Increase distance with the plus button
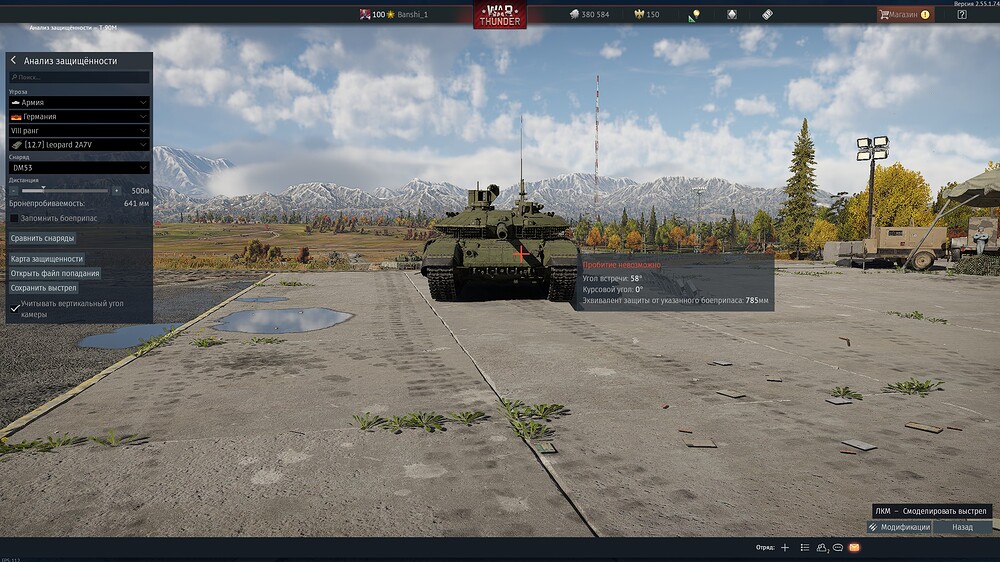Viewport: 1000px width, 562px height. [116, 190]
